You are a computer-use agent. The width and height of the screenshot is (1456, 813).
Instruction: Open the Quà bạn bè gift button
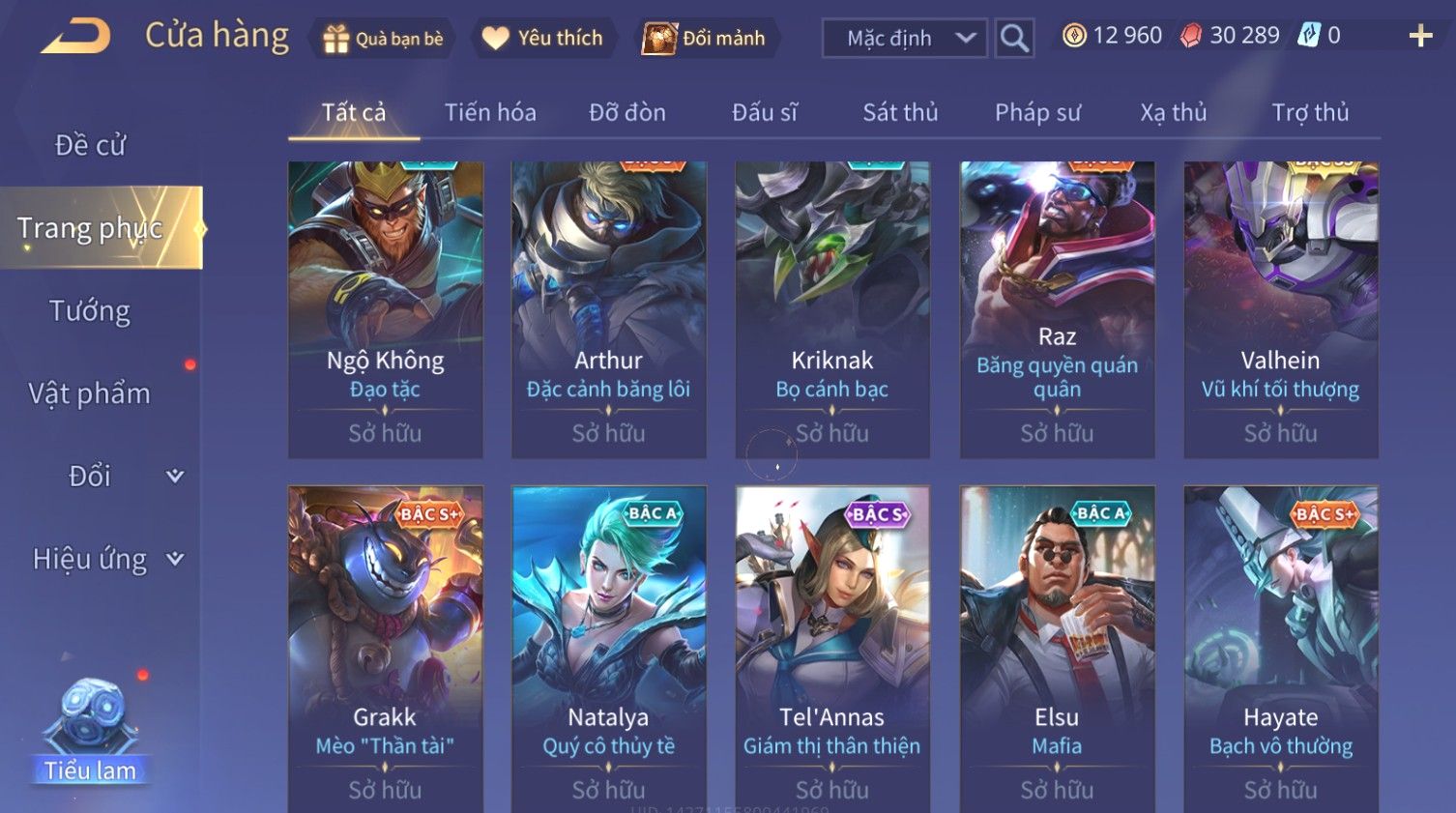(383, 39)
